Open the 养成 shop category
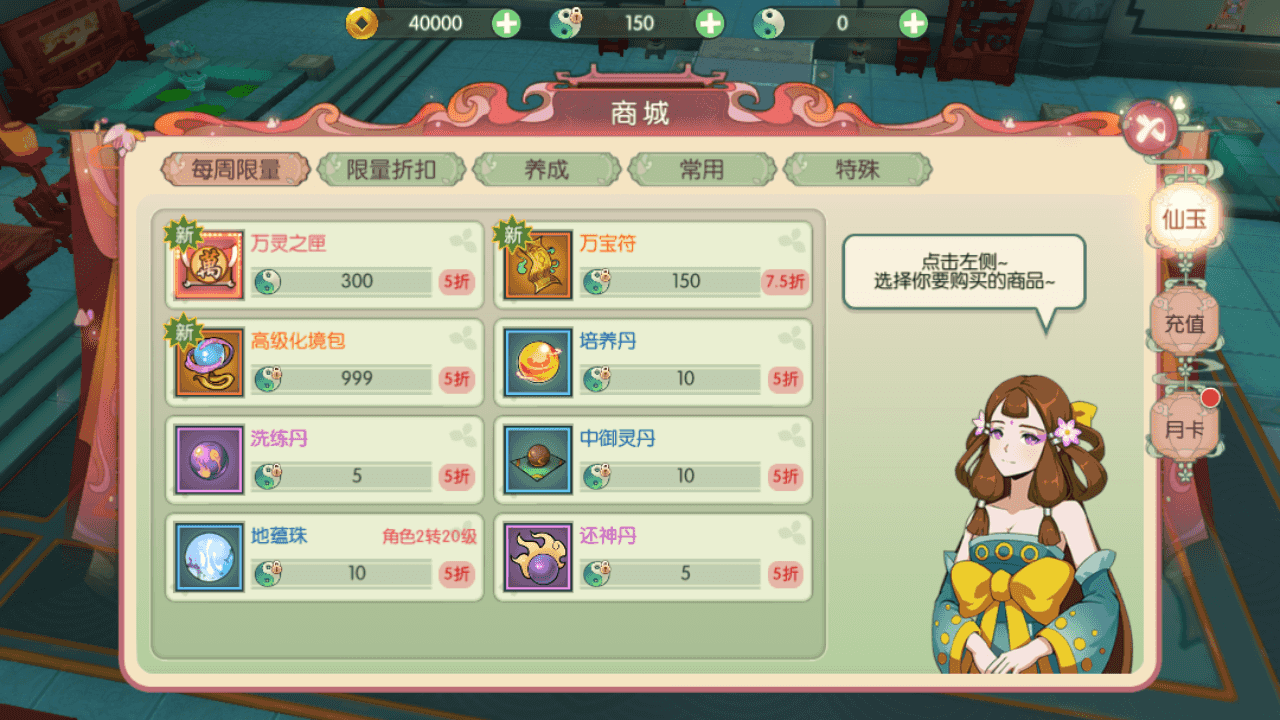The height and width of the screenshot is (720, 1280). pyautogui.click(x=547, y=169)
